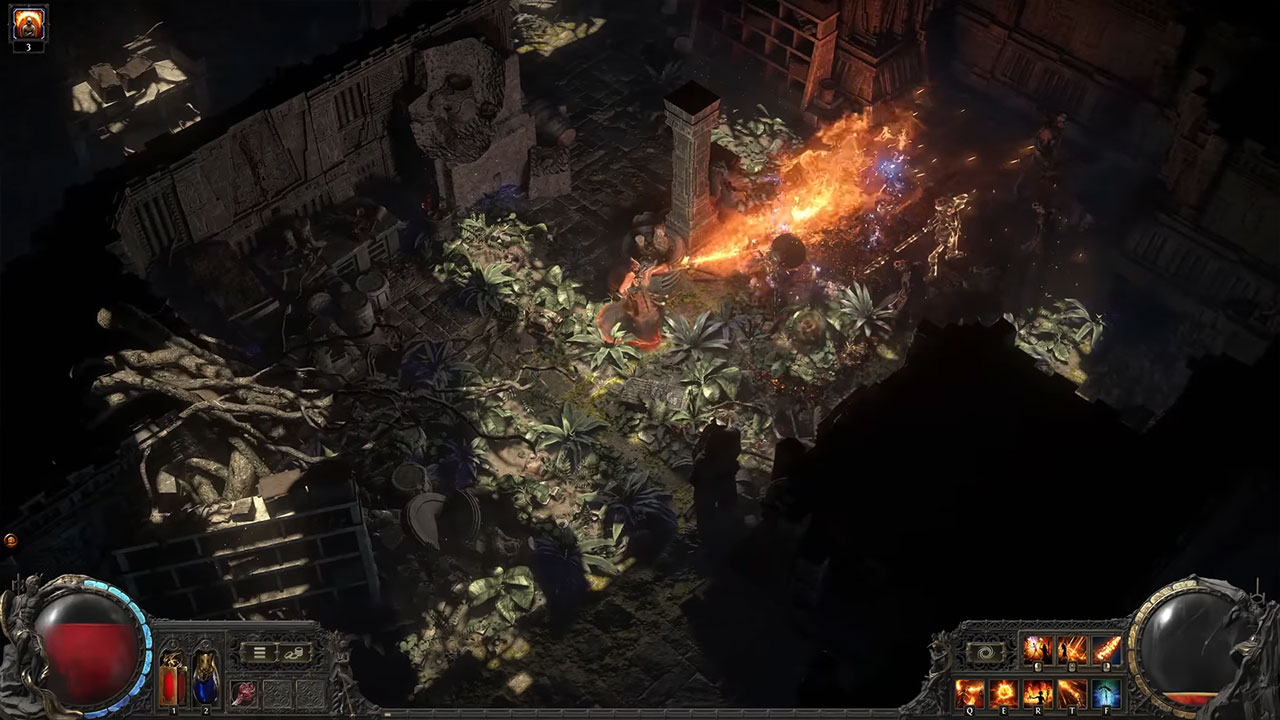The width and height of the screenshot is (1280, 720).
Task: Select the pink crystal item slot
Action: tap(244, 692)
